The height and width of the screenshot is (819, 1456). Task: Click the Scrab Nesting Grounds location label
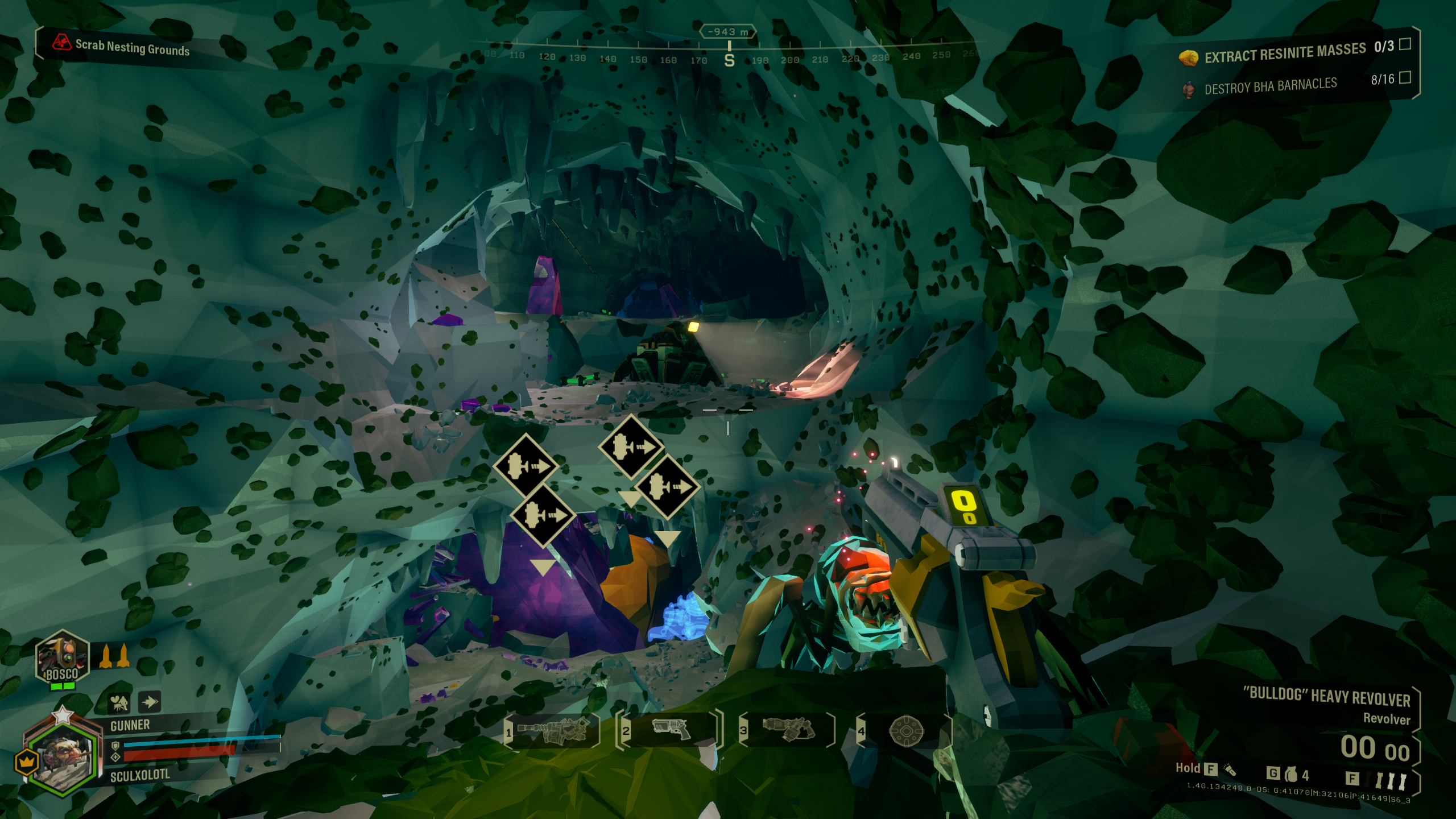coord(131,47)
